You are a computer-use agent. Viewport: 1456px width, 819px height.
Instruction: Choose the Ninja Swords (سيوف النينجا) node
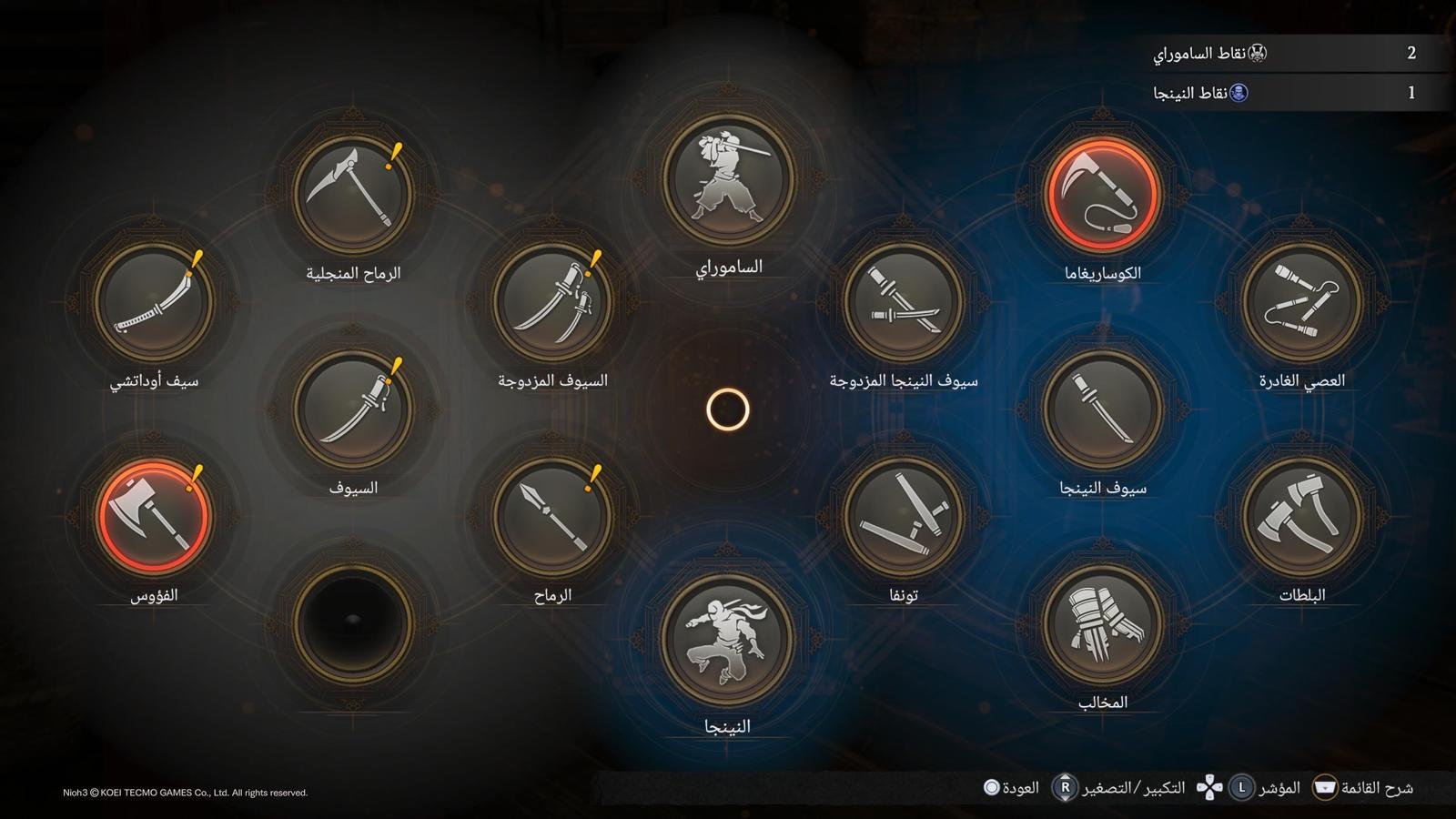click(x=1102, y=409)
